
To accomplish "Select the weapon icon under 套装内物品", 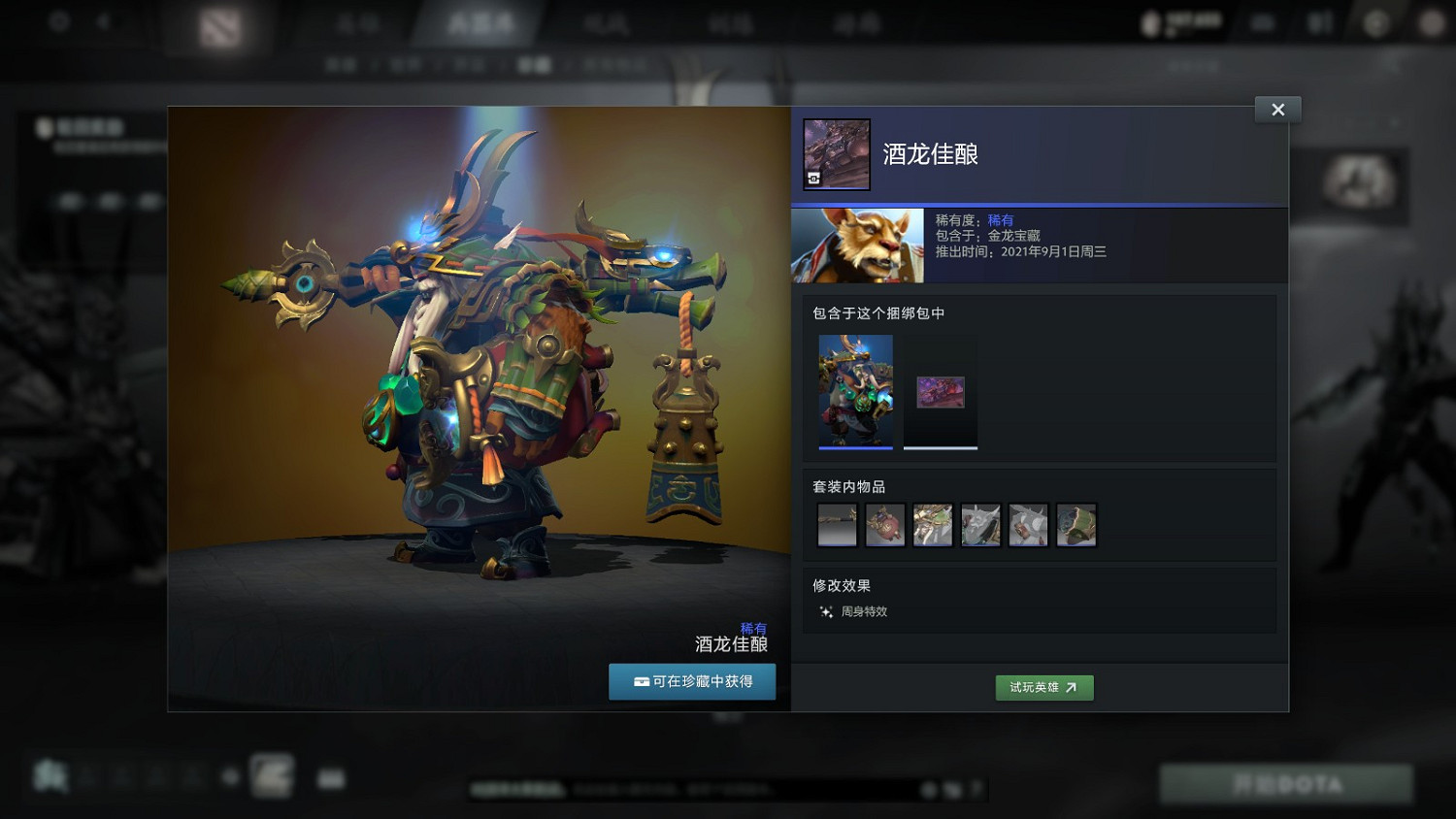I will pos(837,524).
